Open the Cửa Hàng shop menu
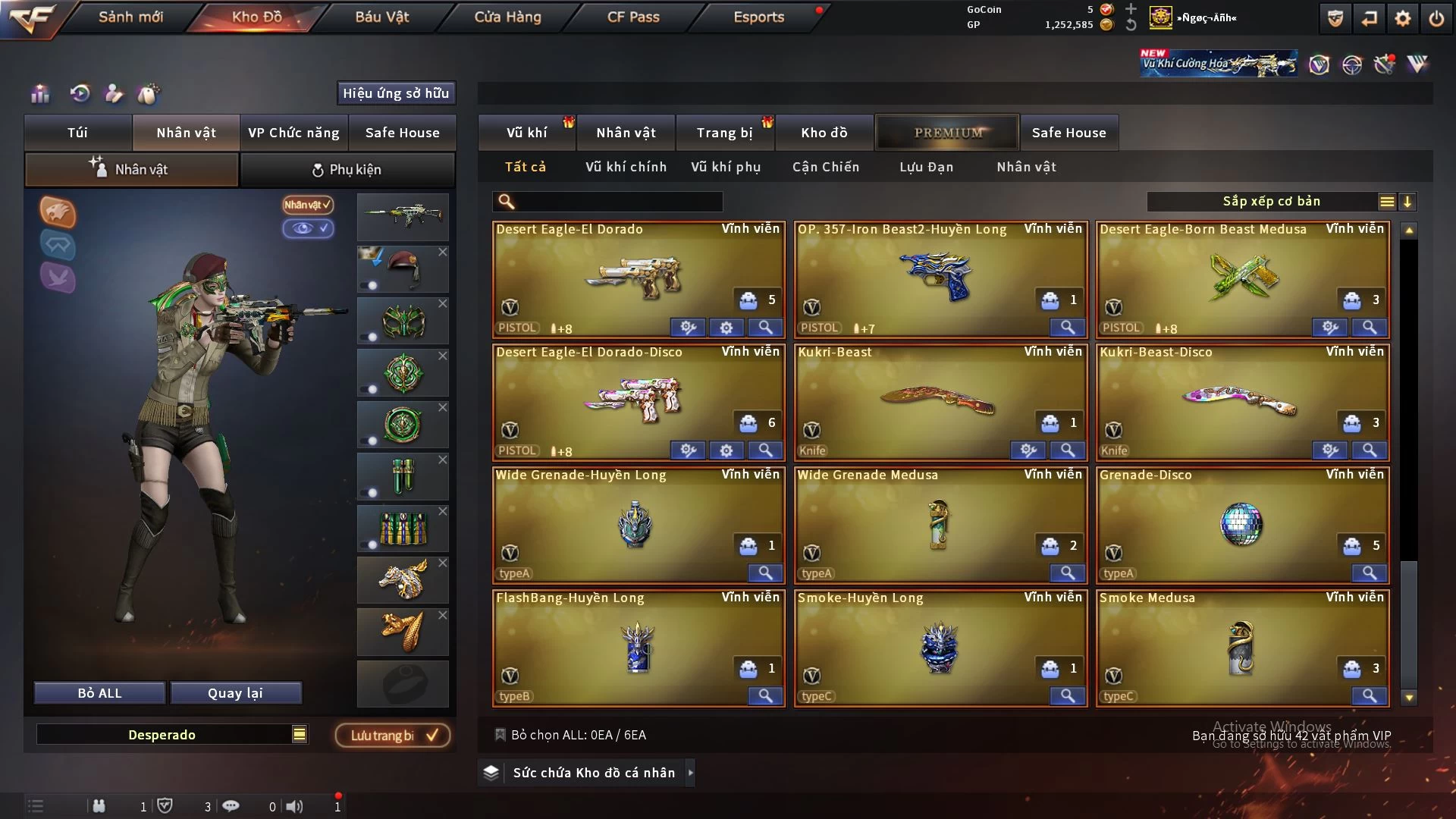Viewport: 1456px width, 819px height. (507, 17)
